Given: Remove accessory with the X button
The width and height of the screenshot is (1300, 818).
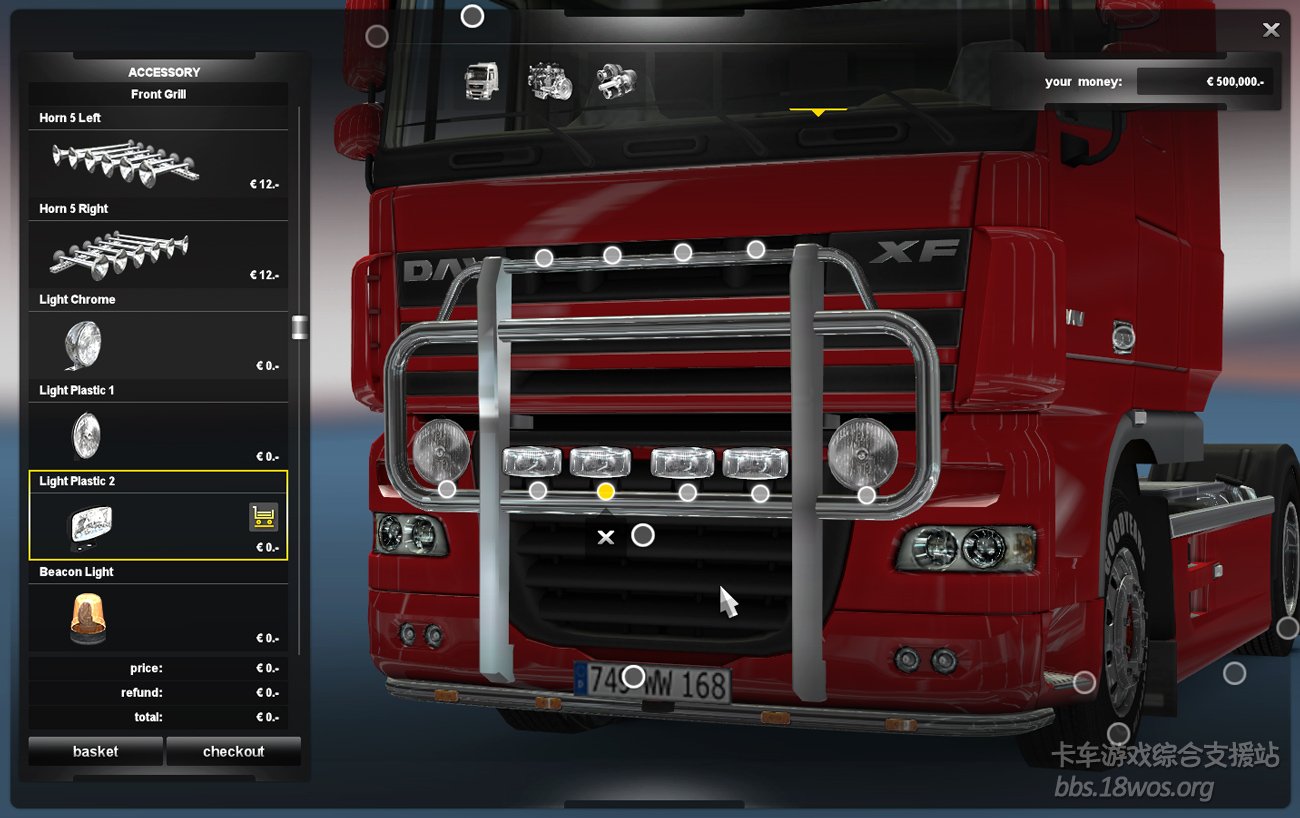Looking at the screenshot, I should coord(605,537).
